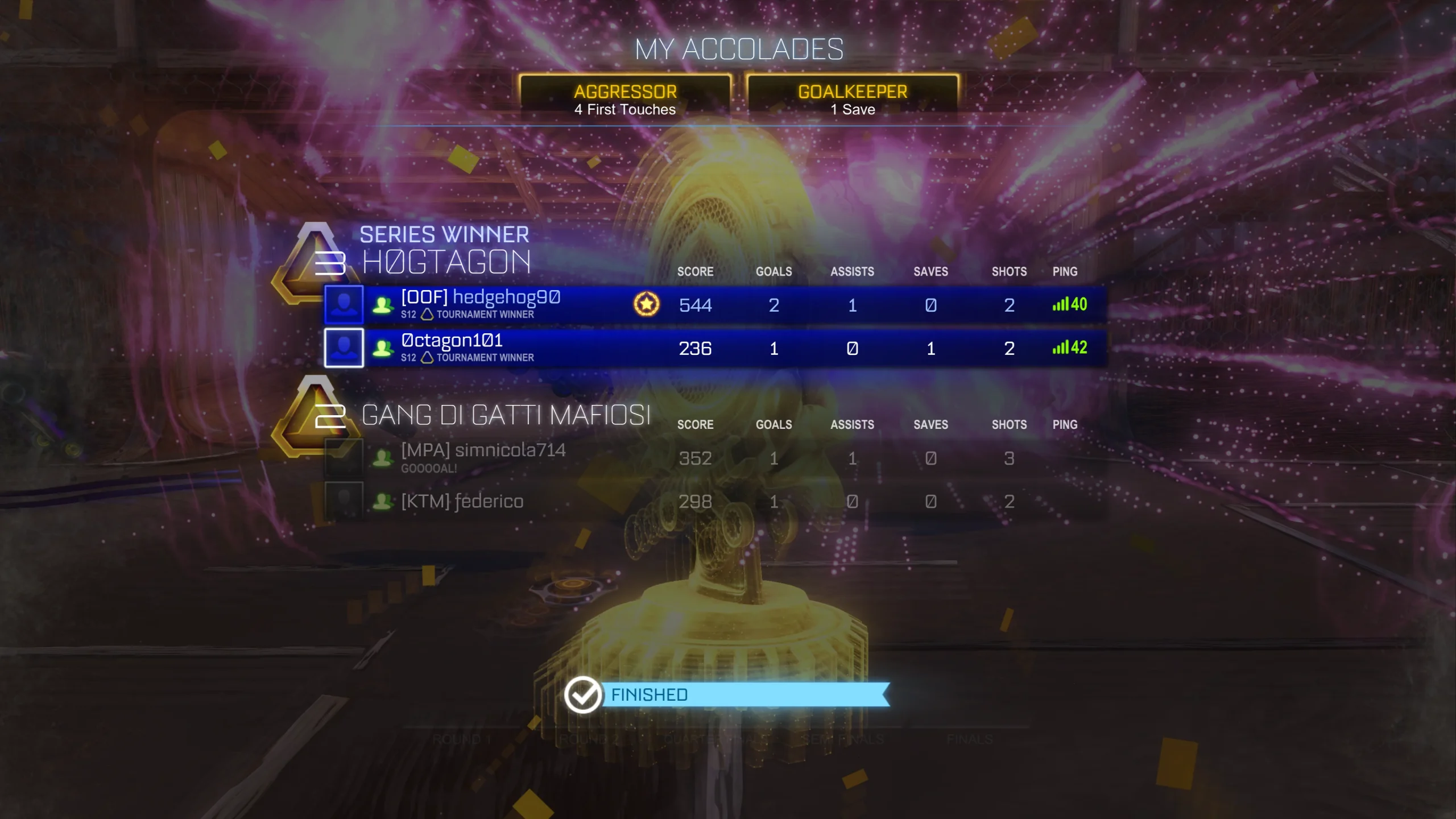Screen dimensions: 1456x819
Task: Open Octagon101's avatar thumbnail
Action: click(344, 348)
